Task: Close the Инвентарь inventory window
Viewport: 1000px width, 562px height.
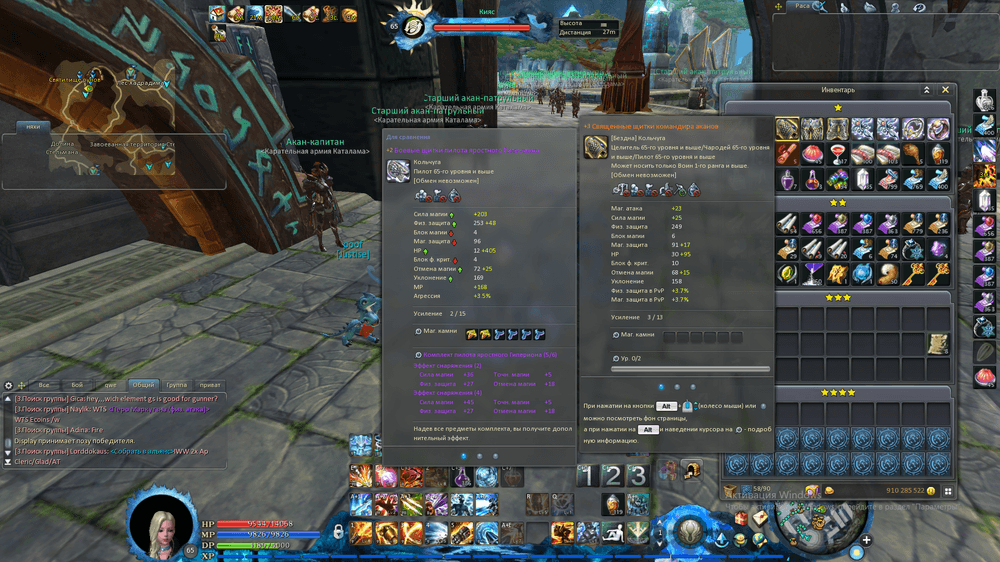Action: pyautogui.click(x=946, y=90)
